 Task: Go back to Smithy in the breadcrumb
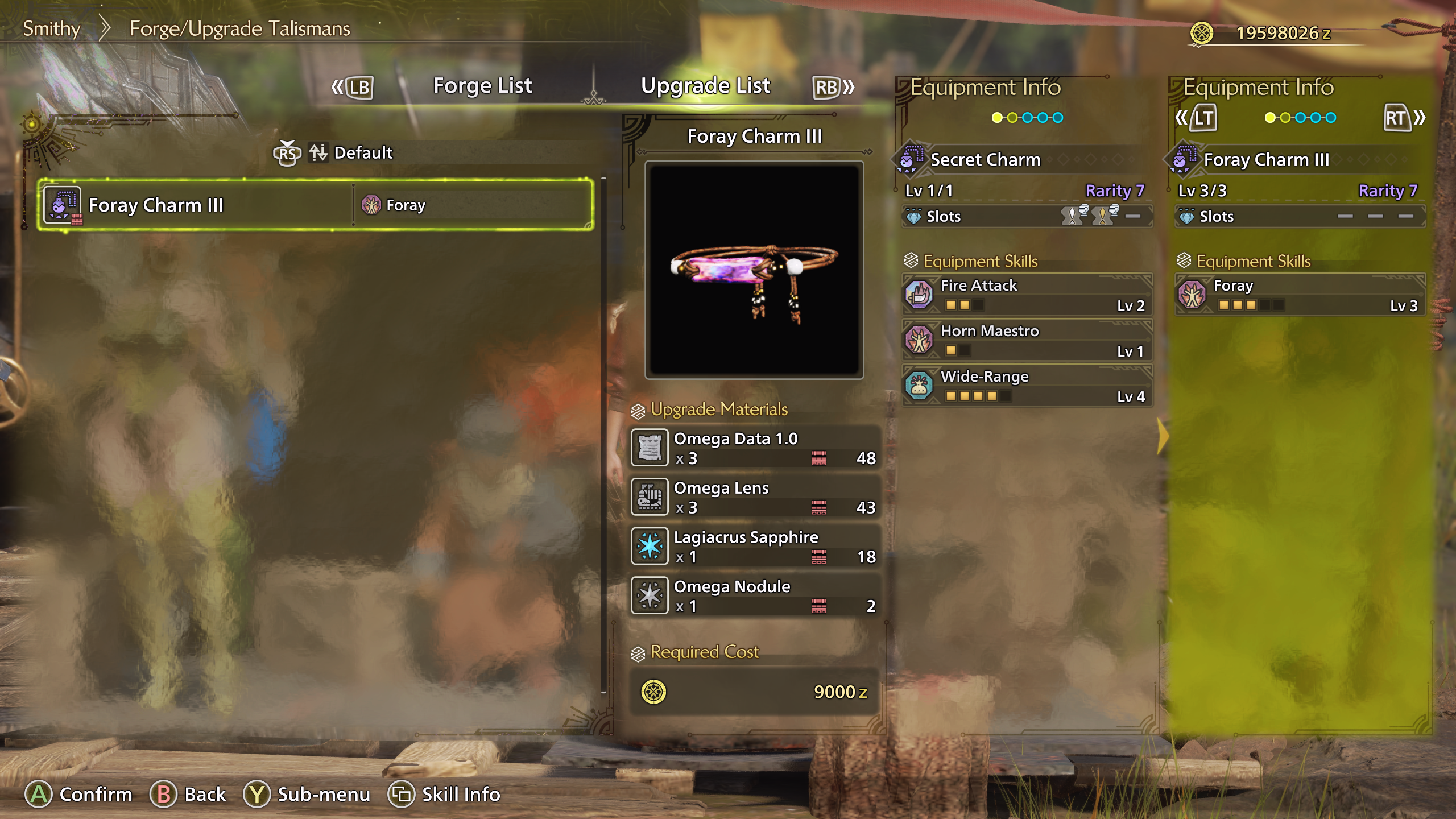[x=51, y=28]
